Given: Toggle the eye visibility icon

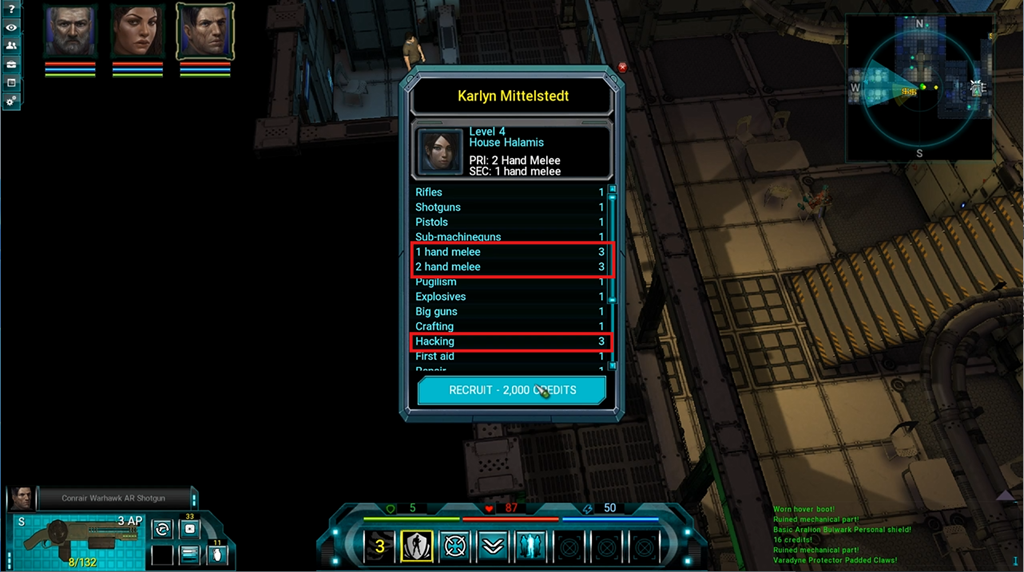Looking at the screenshot, I should pos(11,27).
